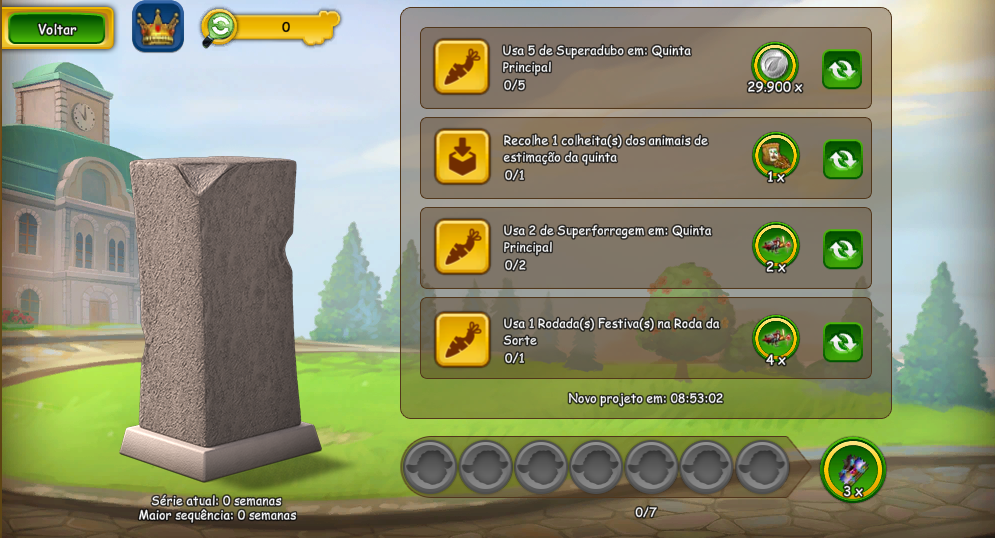Inspect the 1x reward on the harvest task
Image resolution: width=995 pixels, height=538 pixels.
(775, 154)
